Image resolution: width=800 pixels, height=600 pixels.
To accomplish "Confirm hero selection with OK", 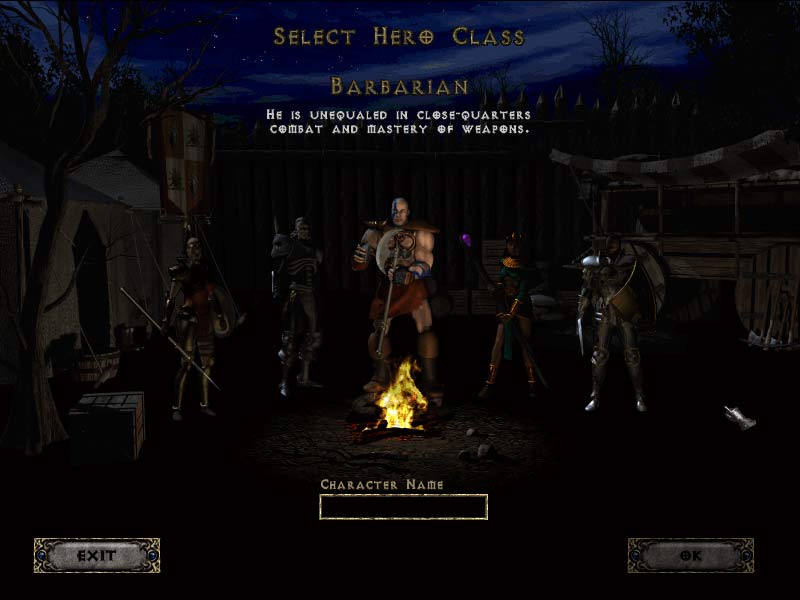I will point(690,555).
